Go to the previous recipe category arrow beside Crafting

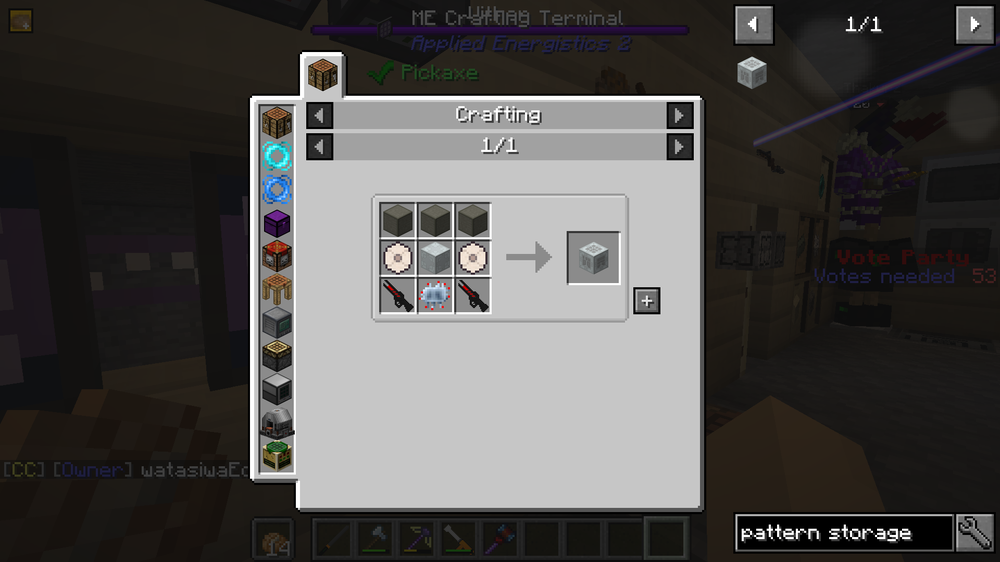pyautogui.click(x=319, y=115)
